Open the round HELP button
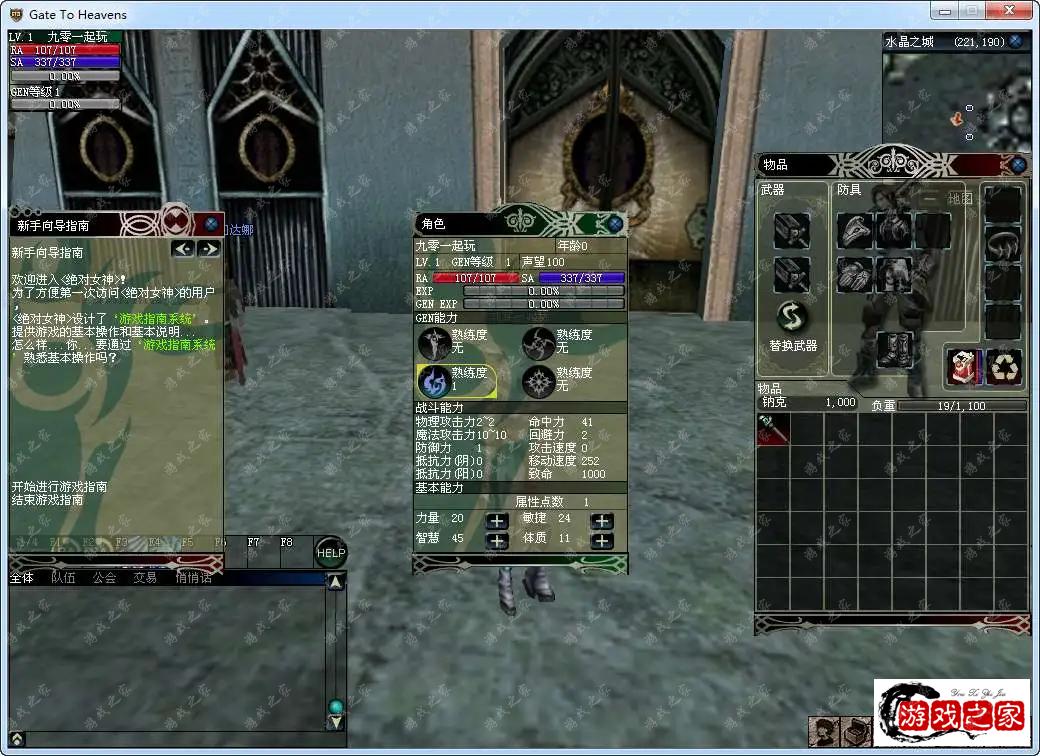 [x=331, y=553]
